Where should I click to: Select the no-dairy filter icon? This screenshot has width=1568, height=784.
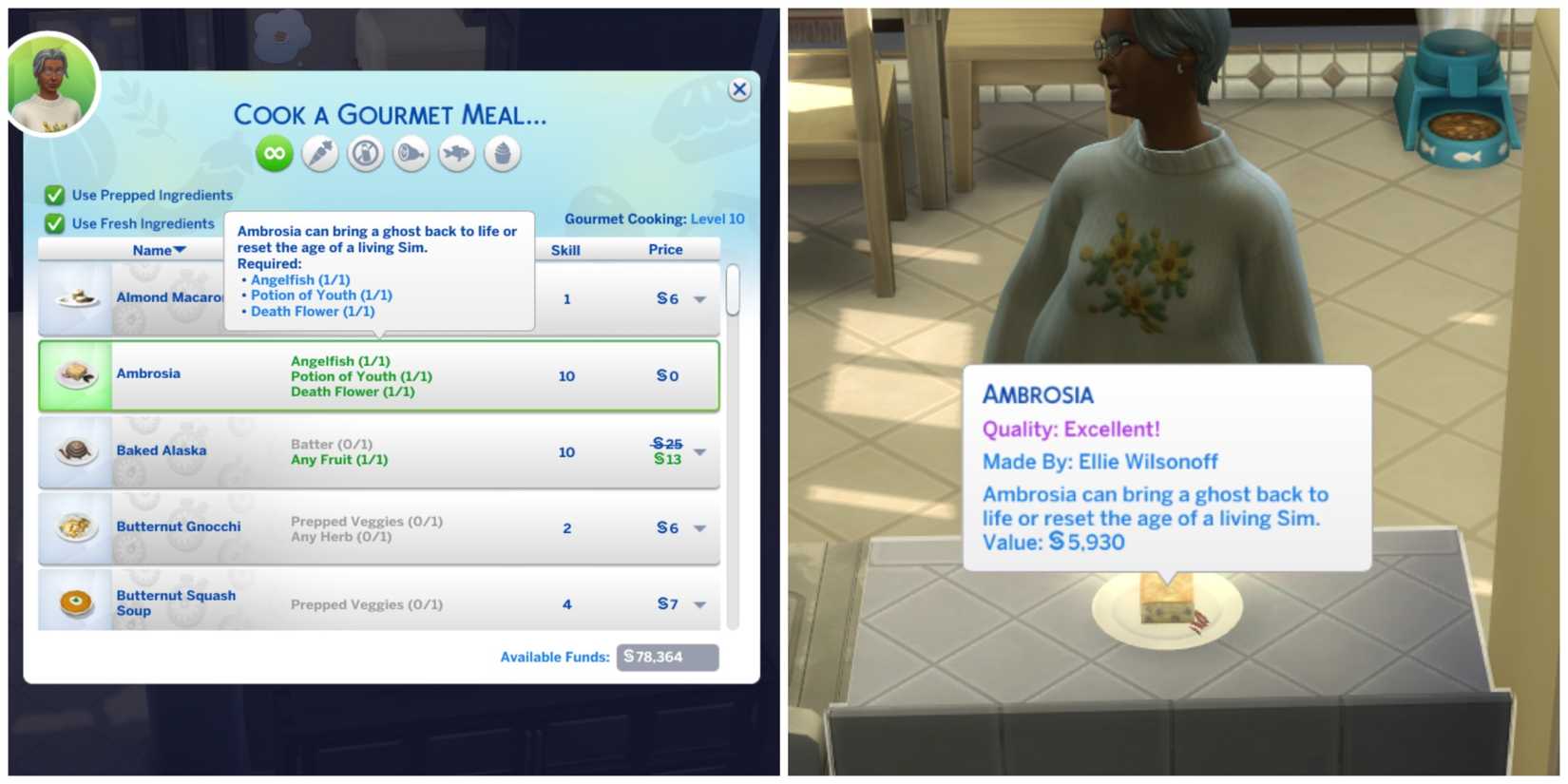point(365,153)
